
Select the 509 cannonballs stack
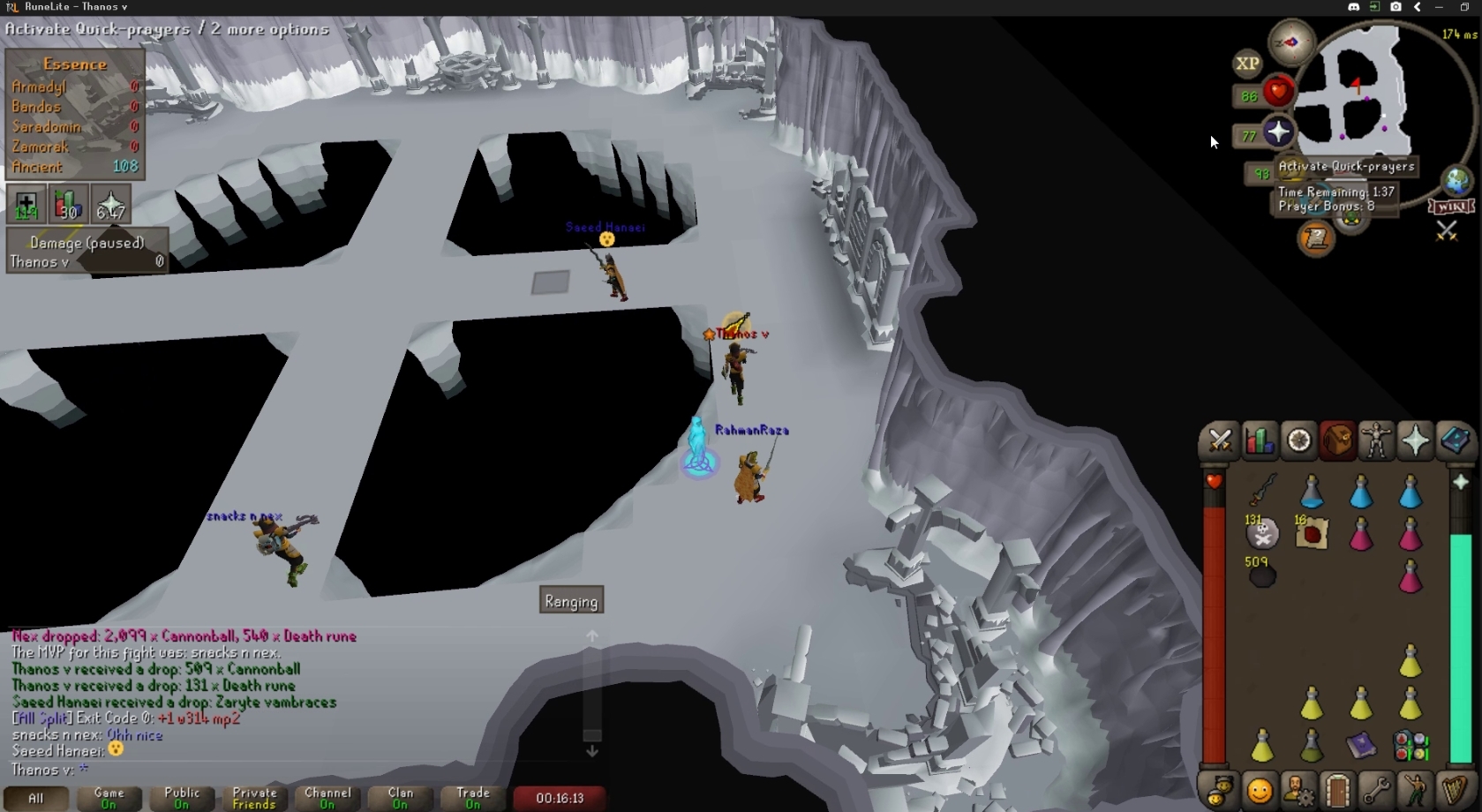pos(1262,575)
